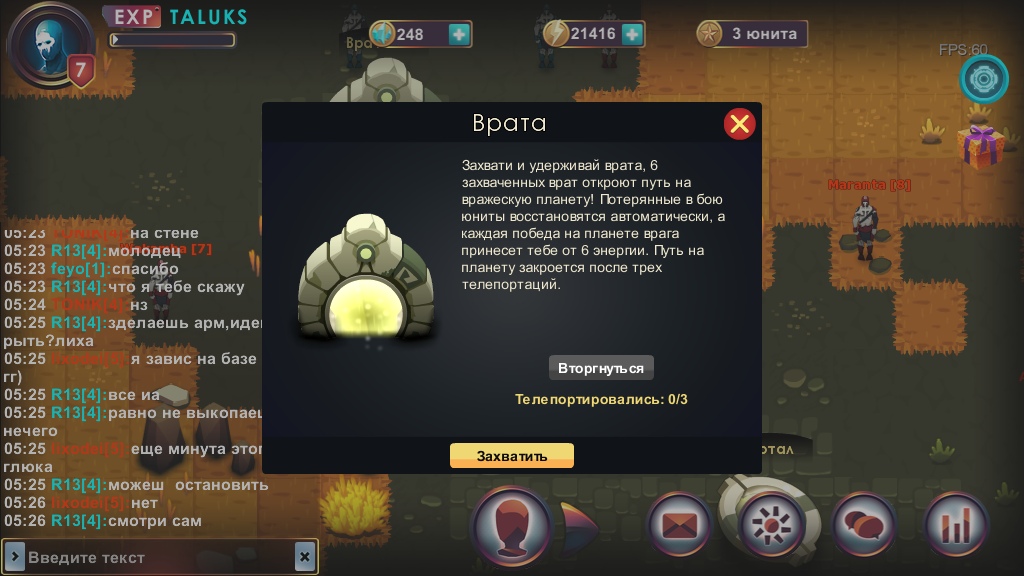Image resolution: width=1024 pixels, height=576 pixels.
Task: Open the round gear icon in the bottom bar
Action: (772, 524)
